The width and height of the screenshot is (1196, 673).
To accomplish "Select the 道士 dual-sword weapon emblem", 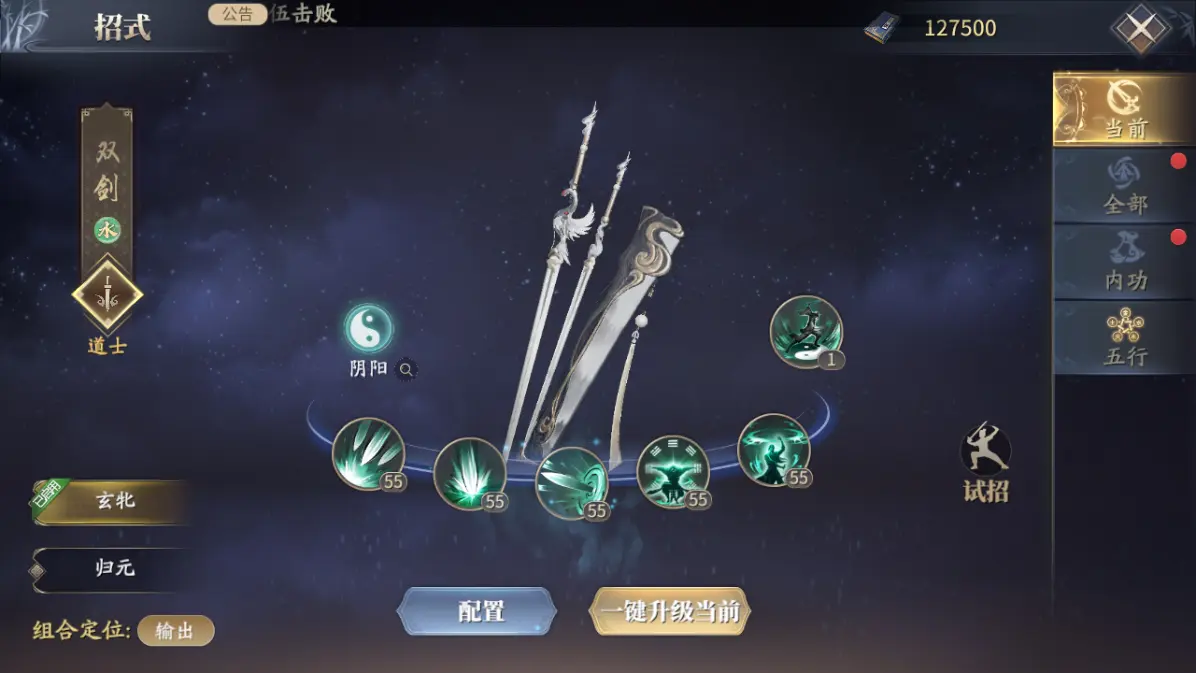I will coord(107,296).
